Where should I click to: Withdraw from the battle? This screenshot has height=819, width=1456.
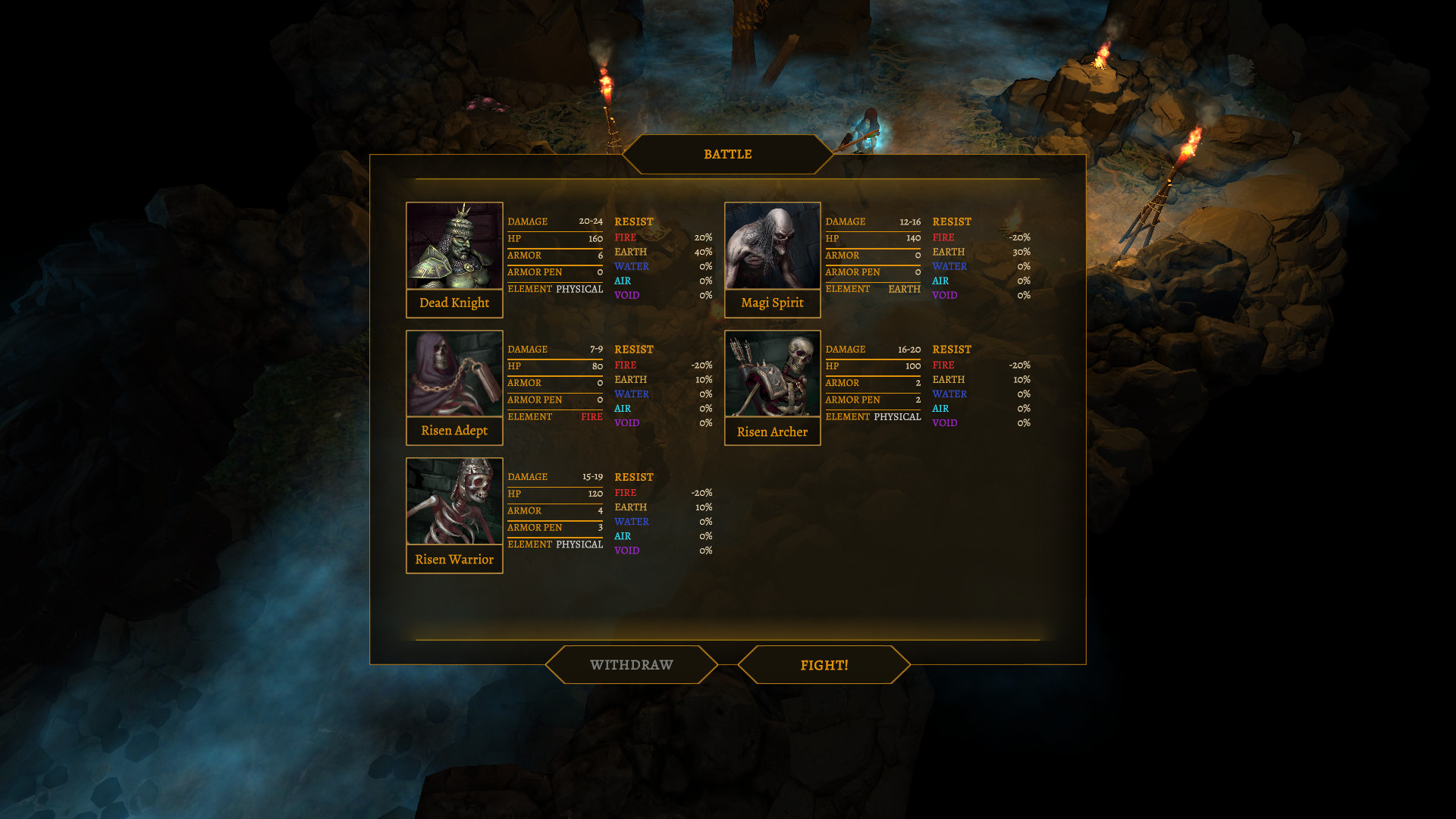[x=631, y=665]
